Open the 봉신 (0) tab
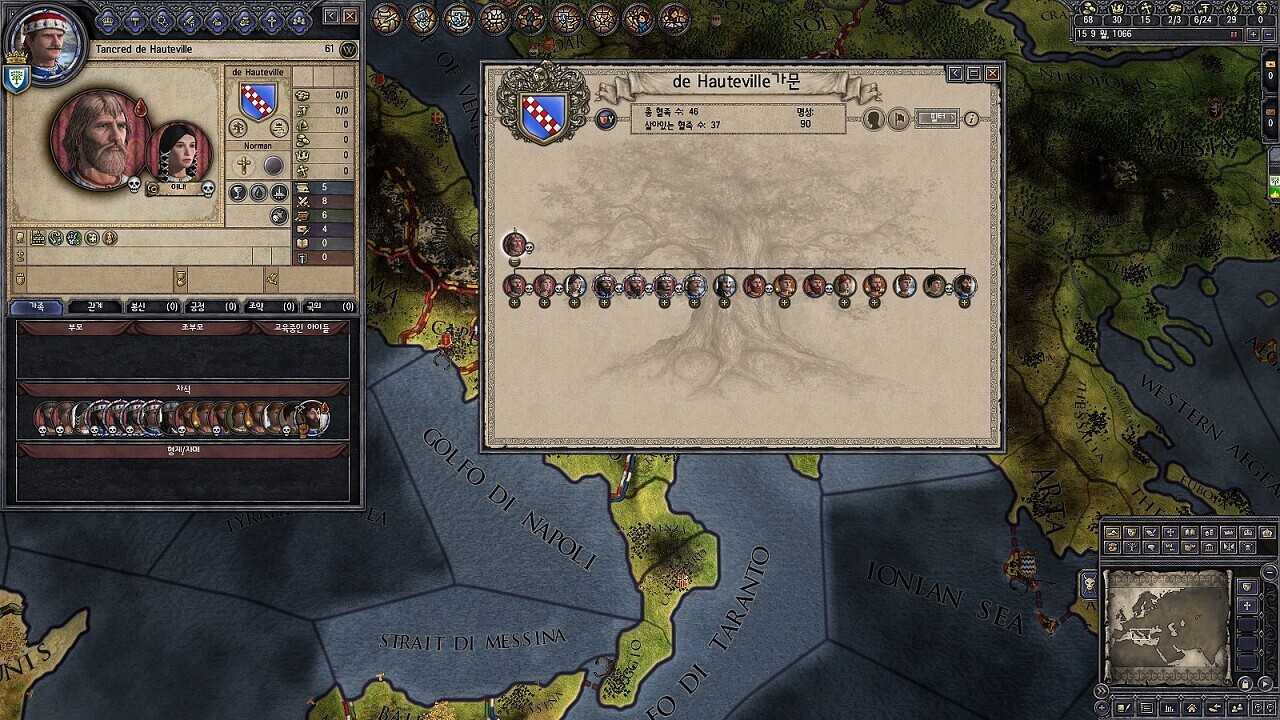The width and height of the screenshot is (1280, 720). (x=153, y=306)
